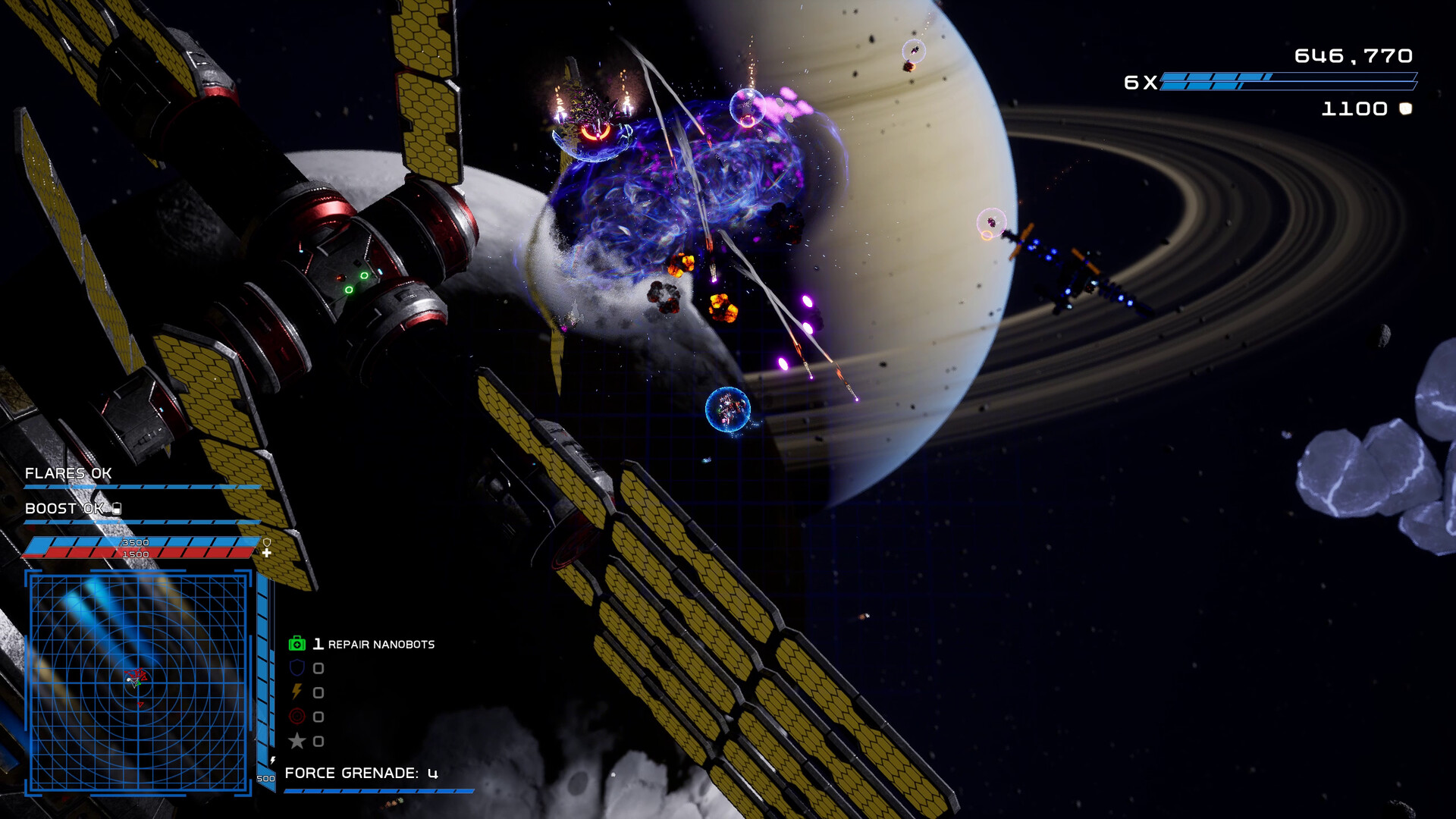Click the radar minimap grid

click(138, 682)
